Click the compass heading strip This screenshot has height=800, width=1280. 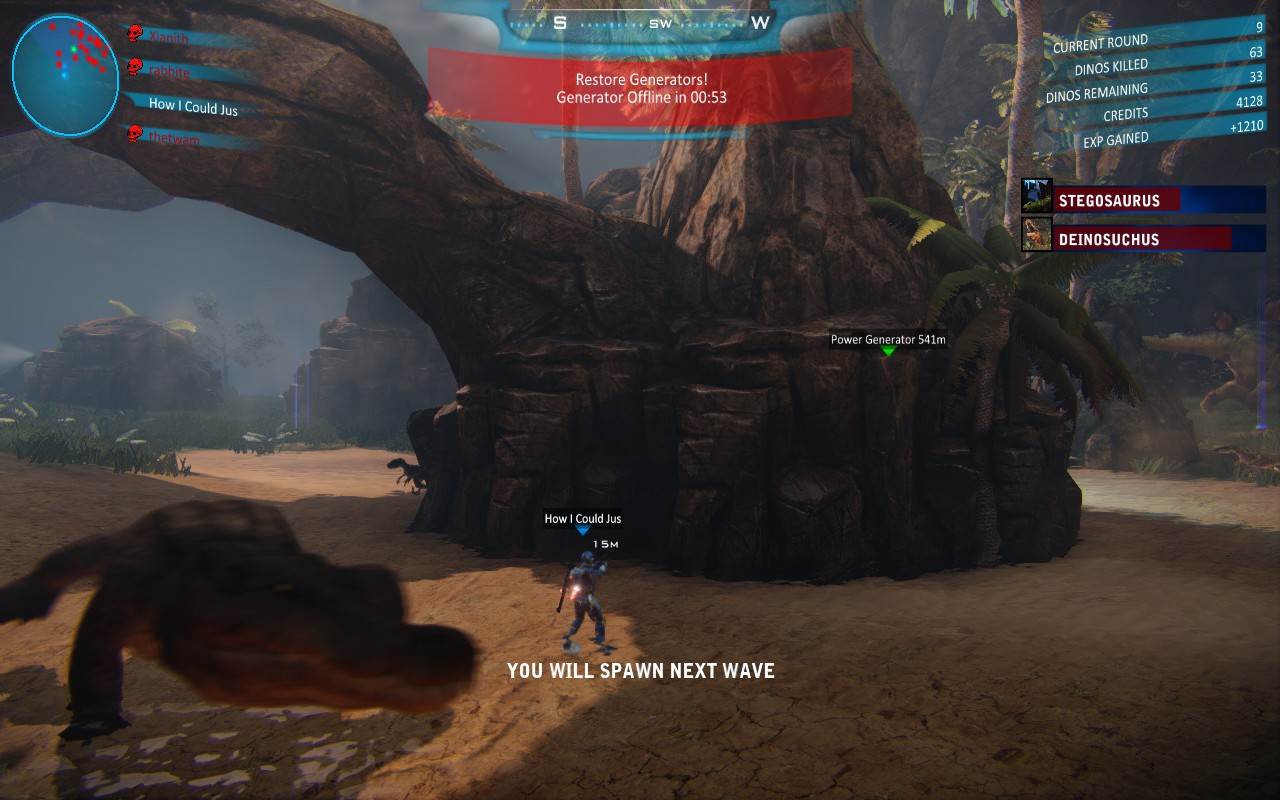(x=660, y=22)
